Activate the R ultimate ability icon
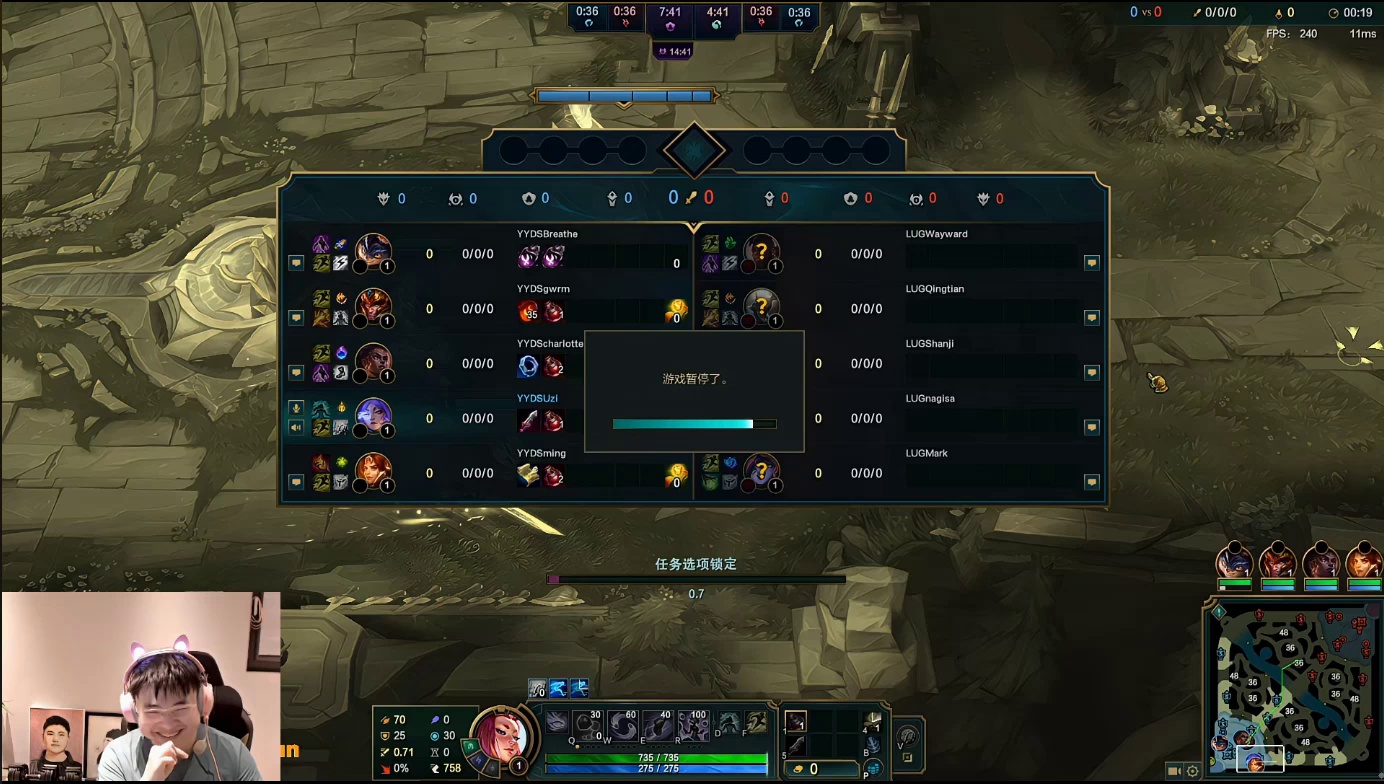Viewport: 1384px width, 784px height. [x=693, y=725]
